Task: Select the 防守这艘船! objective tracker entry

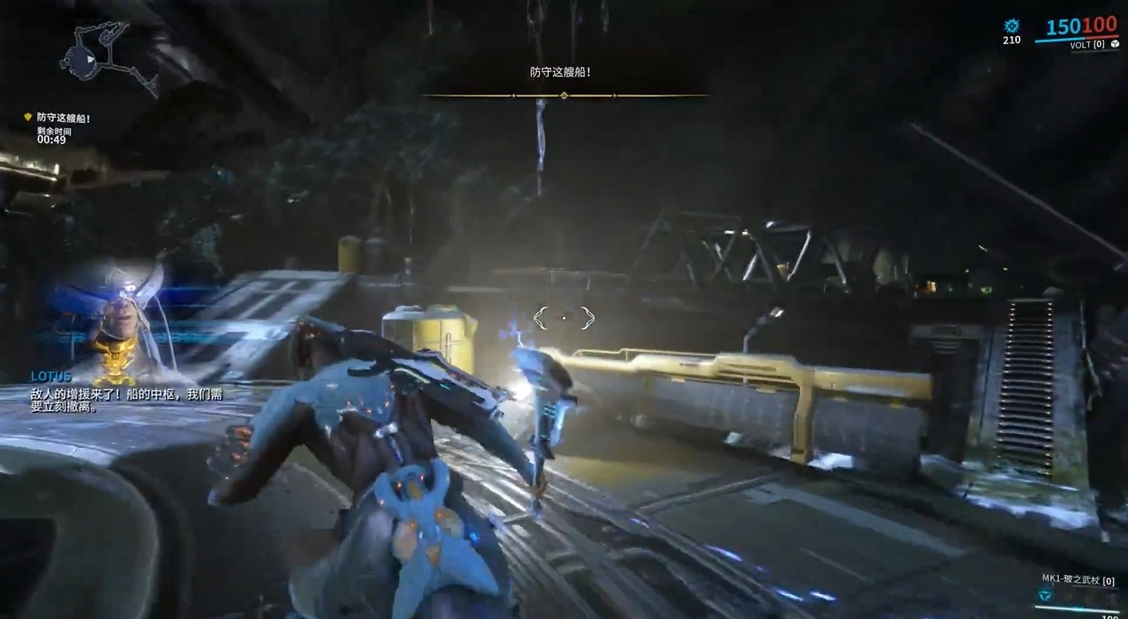Action: pos(63,118)
